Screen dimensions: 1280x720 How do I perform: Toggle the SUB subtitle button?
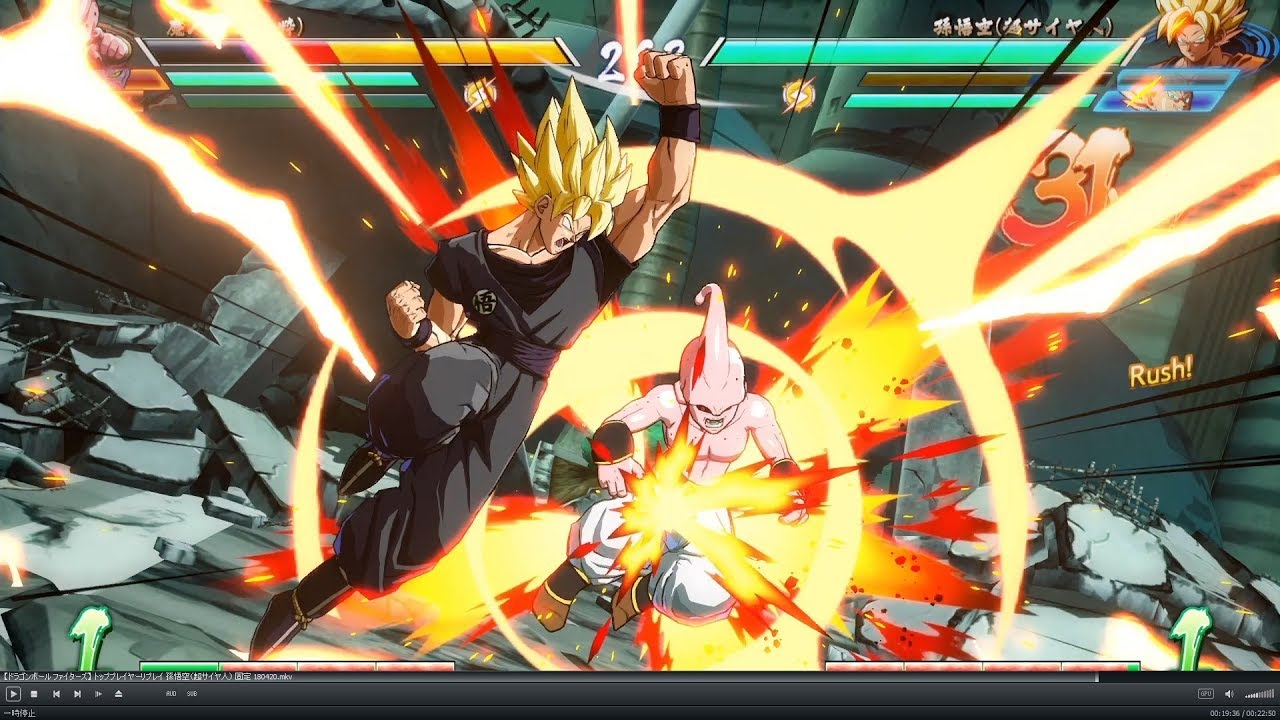tap(191, 694)
